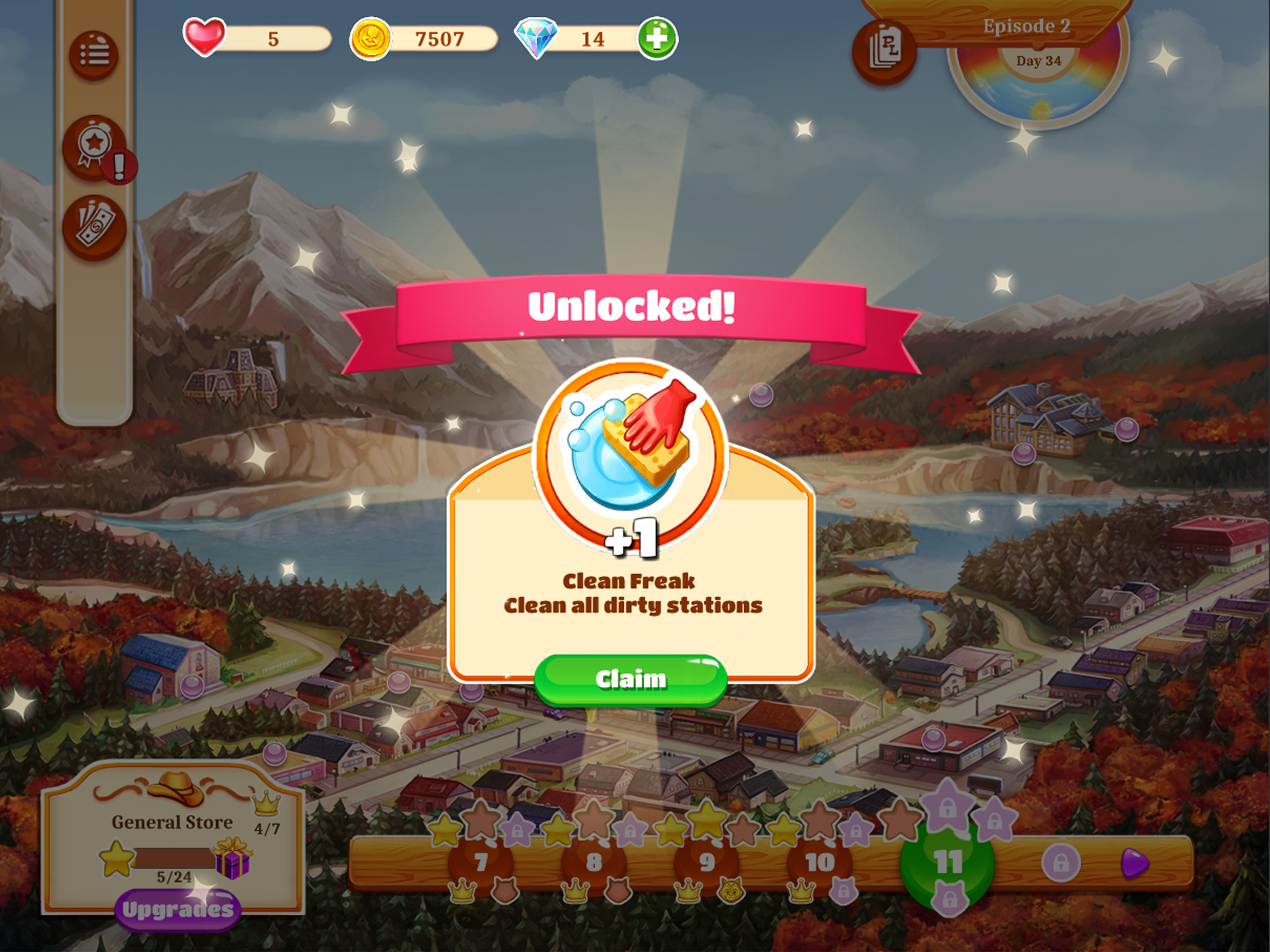Select level 7 on the level bar
The width and height of the screenshot is (1270, 952).
click(481, 862)
